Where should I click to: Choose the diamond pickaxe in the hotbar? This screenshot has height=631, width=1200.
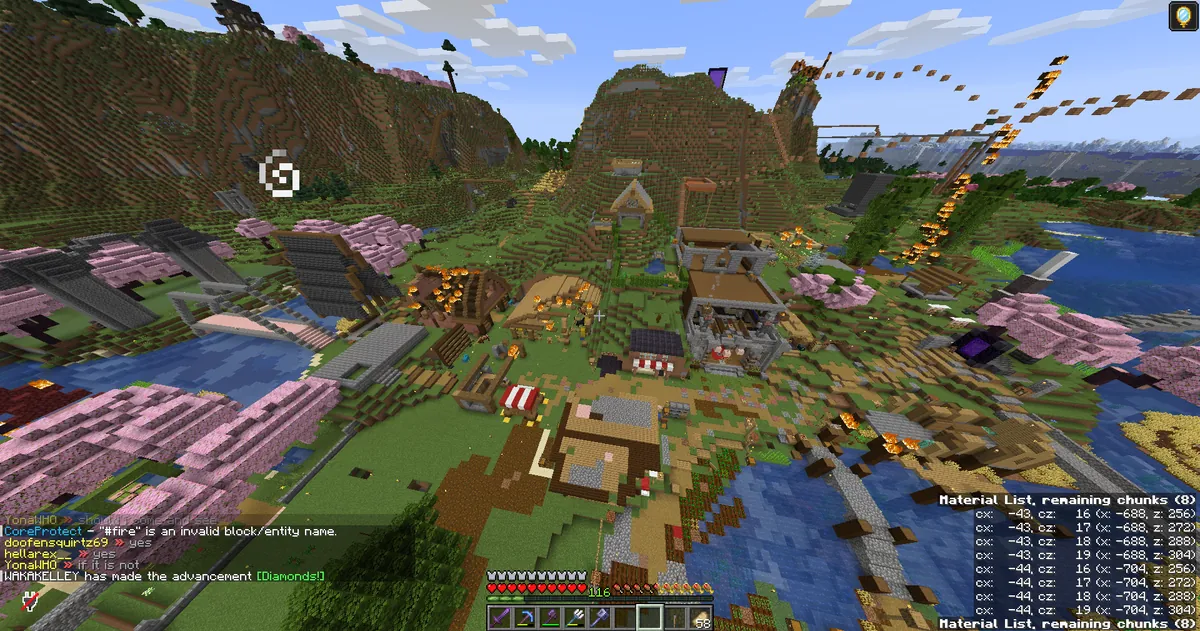524,618
